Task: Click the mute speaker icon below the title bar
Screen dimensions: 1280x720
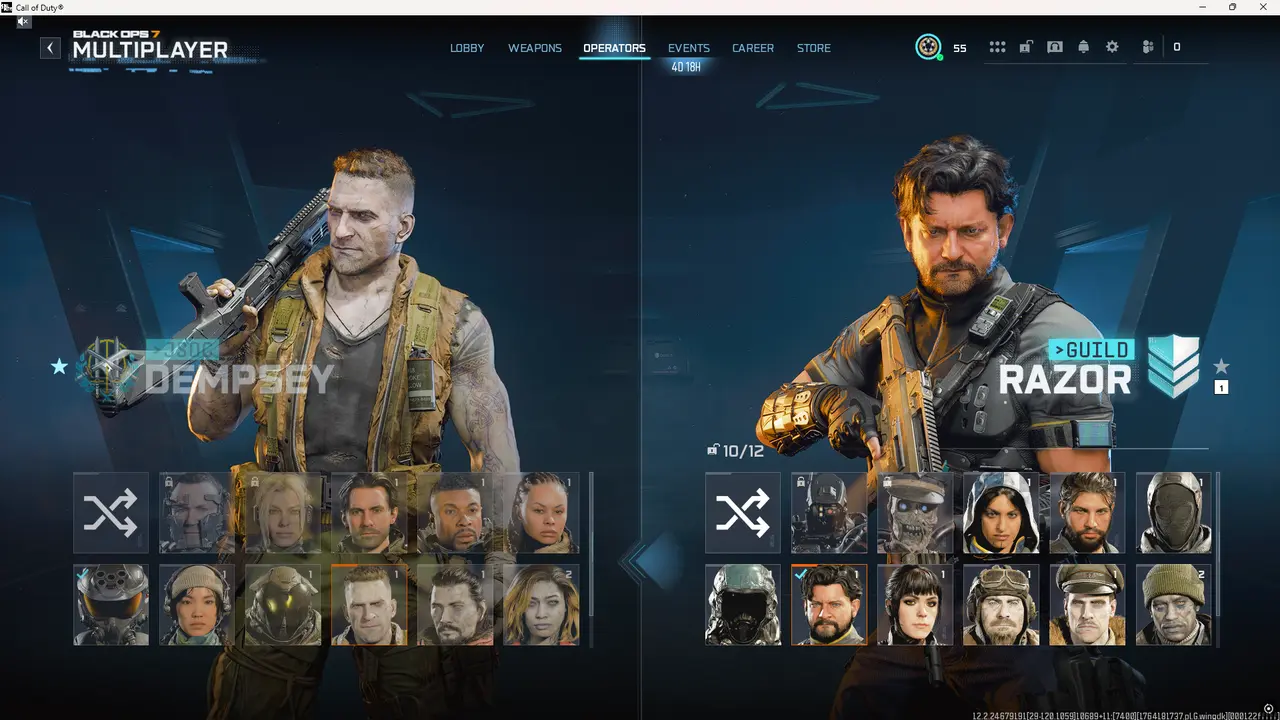Action: (x=22, y=21)
